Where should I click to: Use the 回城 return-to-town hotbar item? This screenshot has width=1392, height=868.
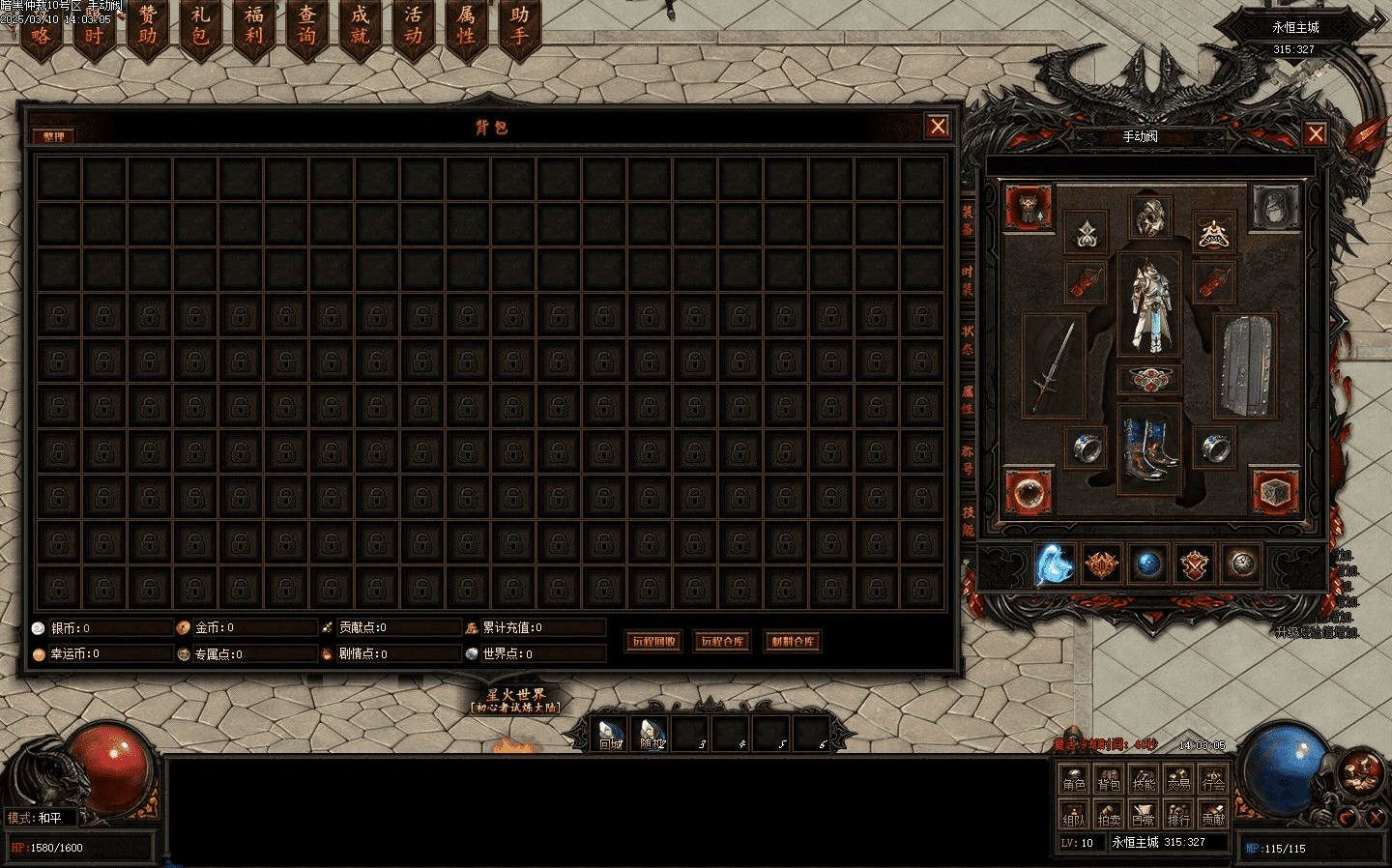[609, 735]
